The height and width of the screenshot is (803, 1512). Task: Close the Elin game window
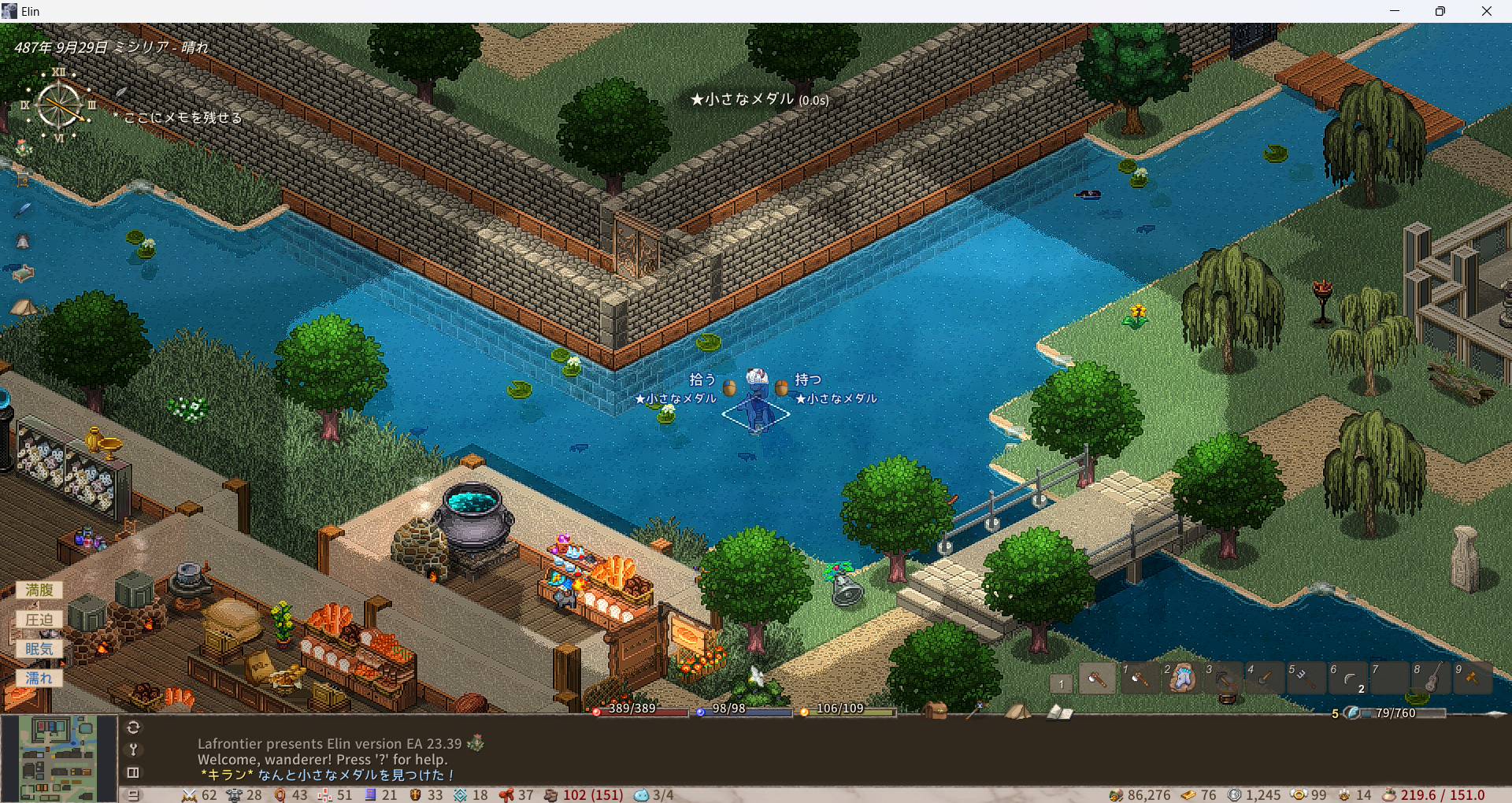(x=1486, y=11)
